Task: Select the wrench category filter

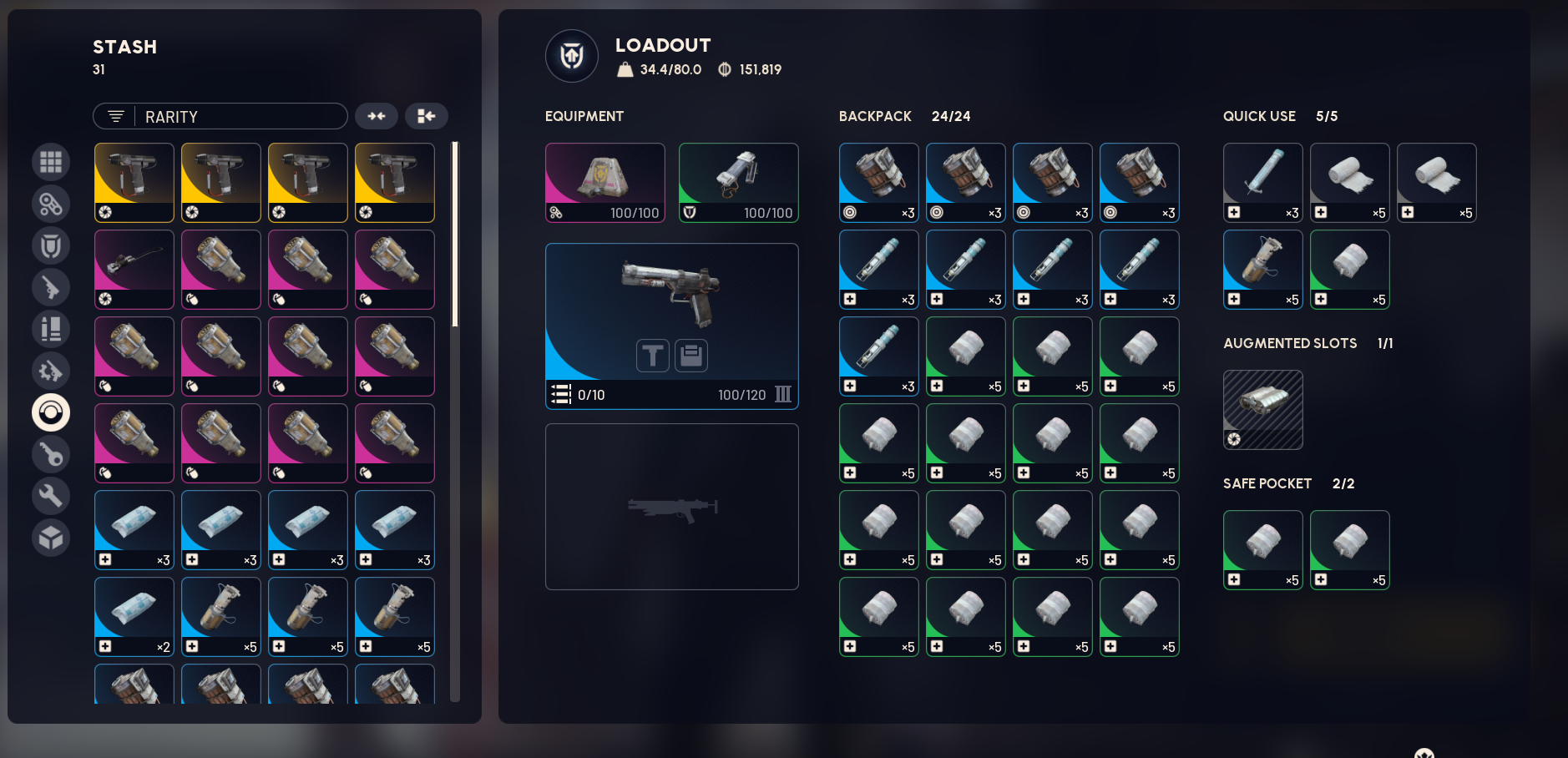Action: coord(51,496)
